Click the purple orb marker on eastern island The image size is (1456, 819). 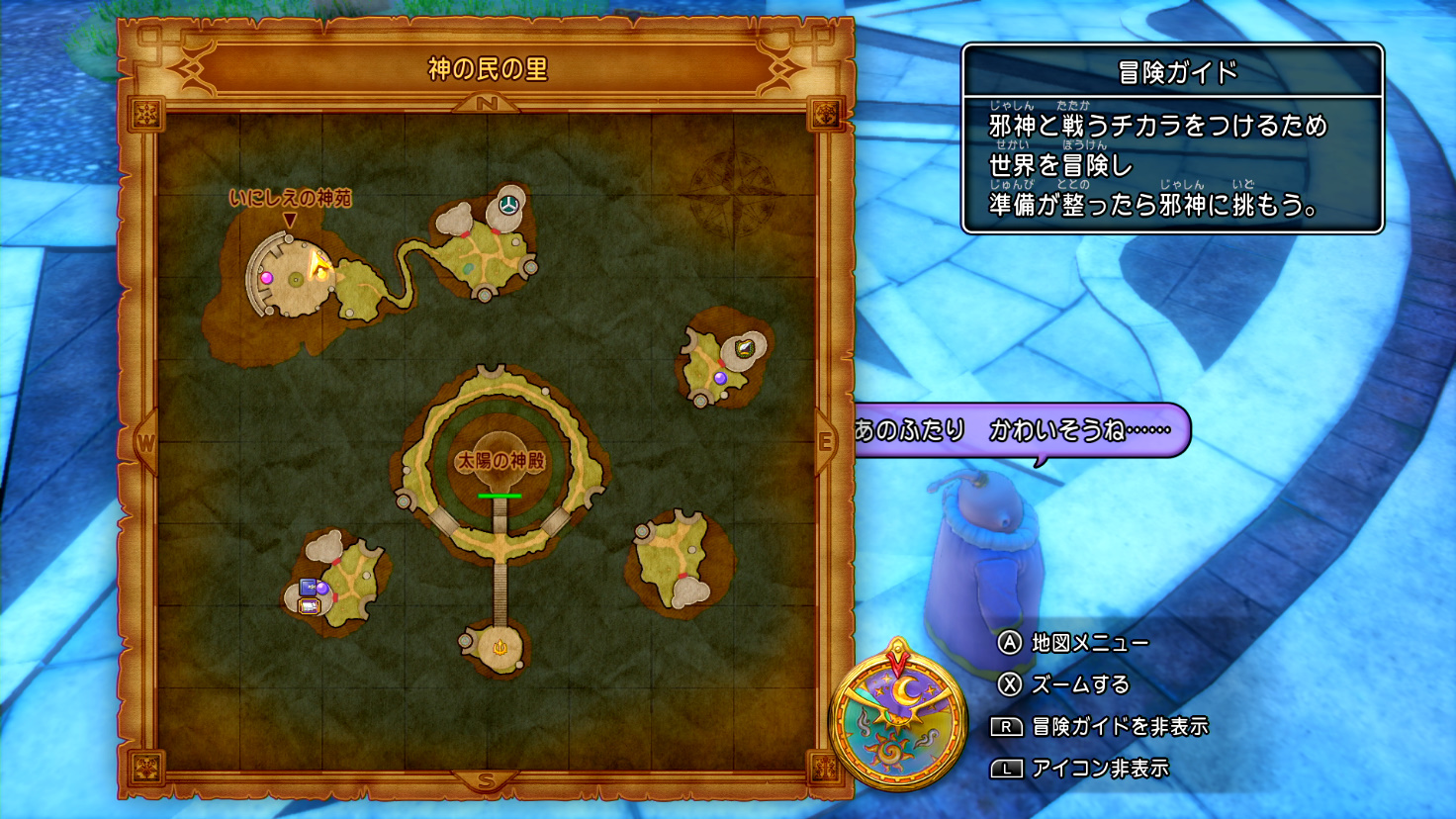[720, 377]
